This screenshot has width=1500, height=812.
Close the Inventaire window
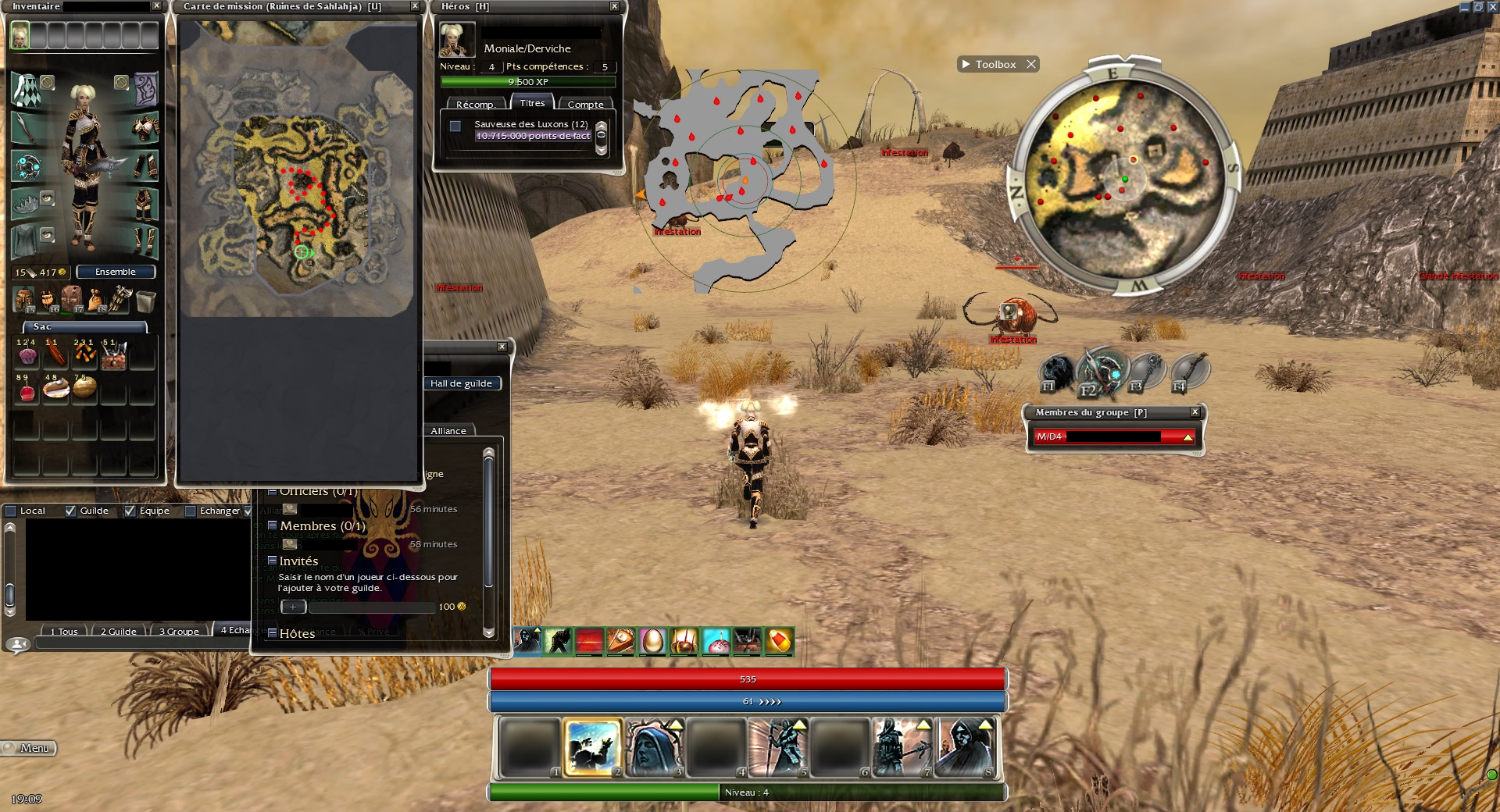[156, 6]
